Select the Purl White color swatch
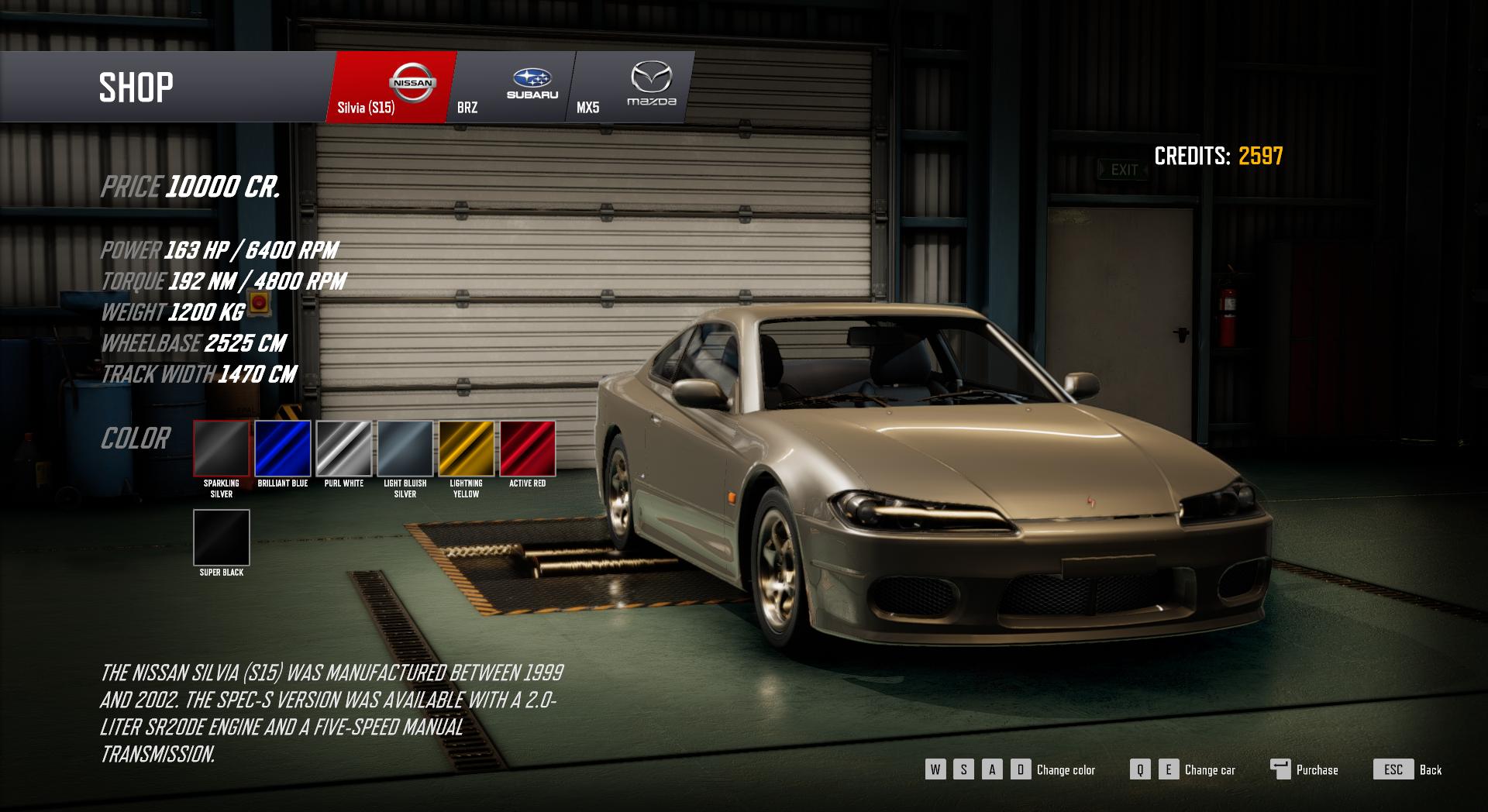1488x812 pixels. click(344, 449)
